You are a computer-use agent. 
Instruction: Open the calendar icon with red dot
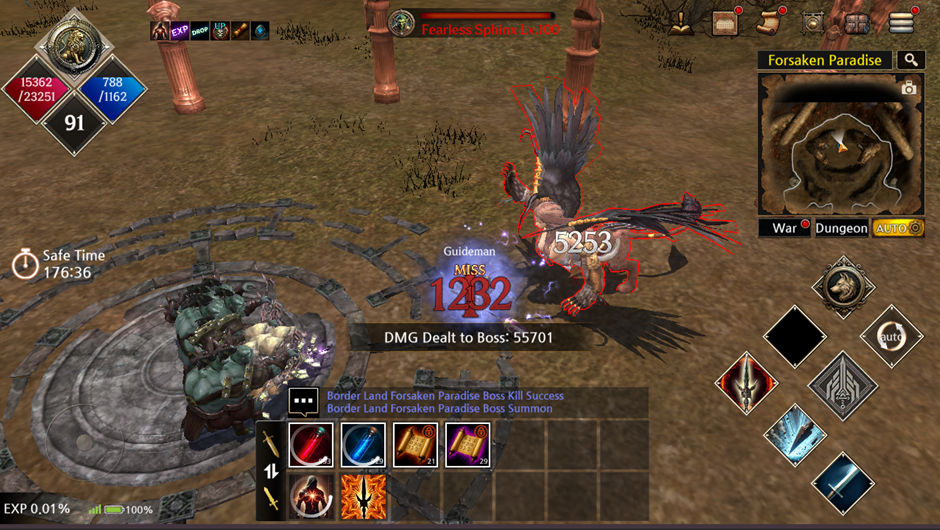pyautogui.click(x=726, y=22)
